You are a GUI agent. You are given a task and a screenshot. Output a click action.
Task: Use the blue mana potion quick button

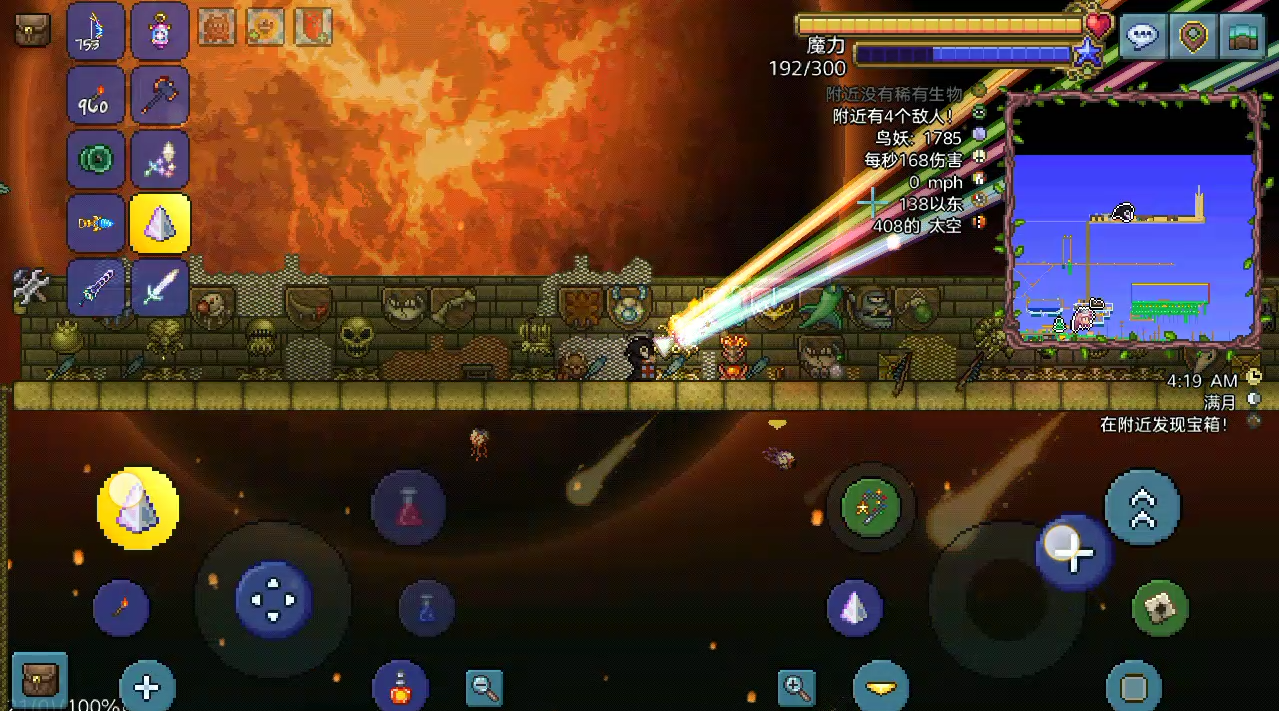(427, 607)
